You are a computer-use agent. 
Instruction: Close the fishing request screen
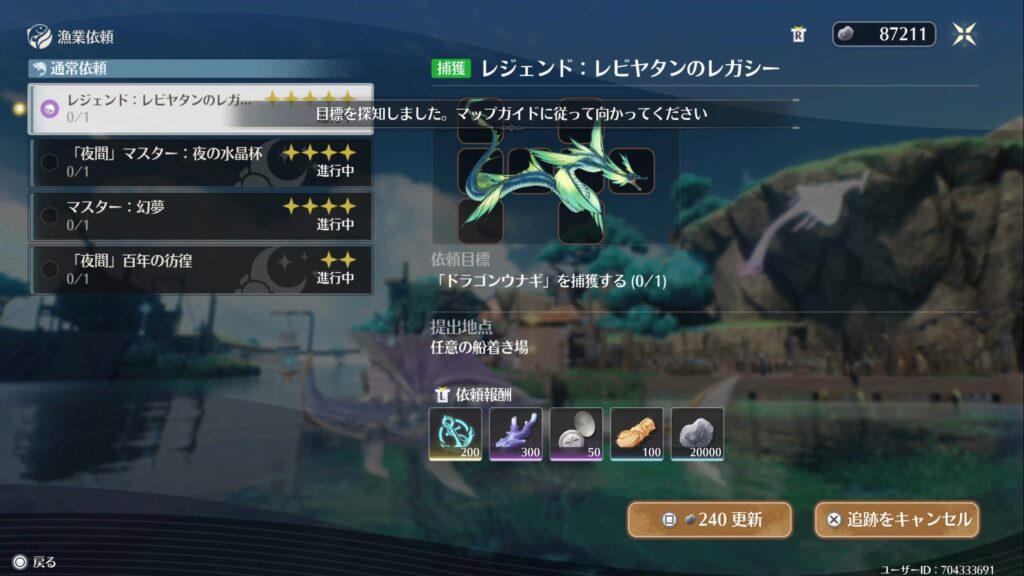pos(964,34)
